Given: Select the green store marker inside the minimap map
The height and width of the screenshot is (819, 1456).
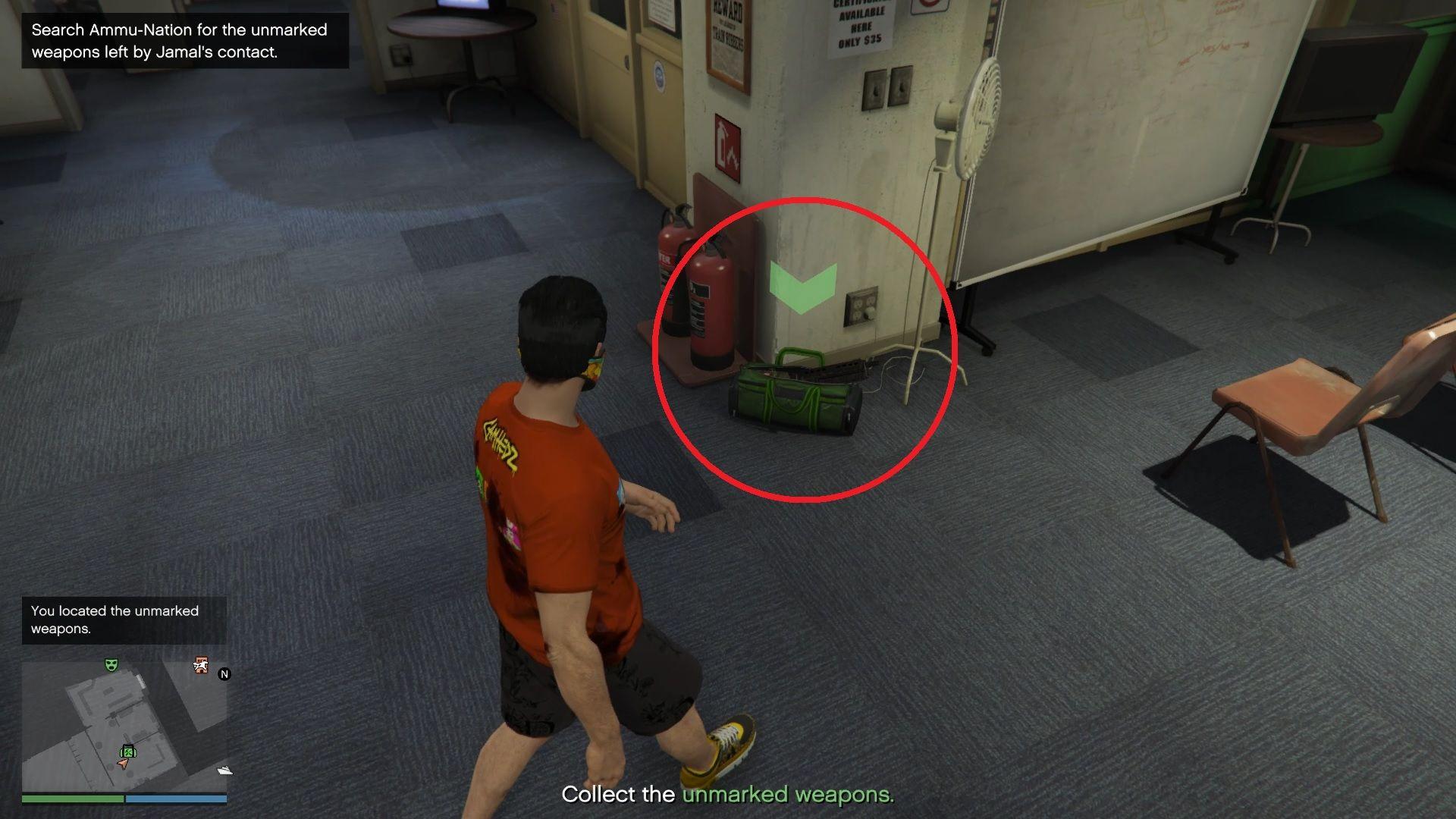Looking at the screenshot, I should [x=129, y=752].
